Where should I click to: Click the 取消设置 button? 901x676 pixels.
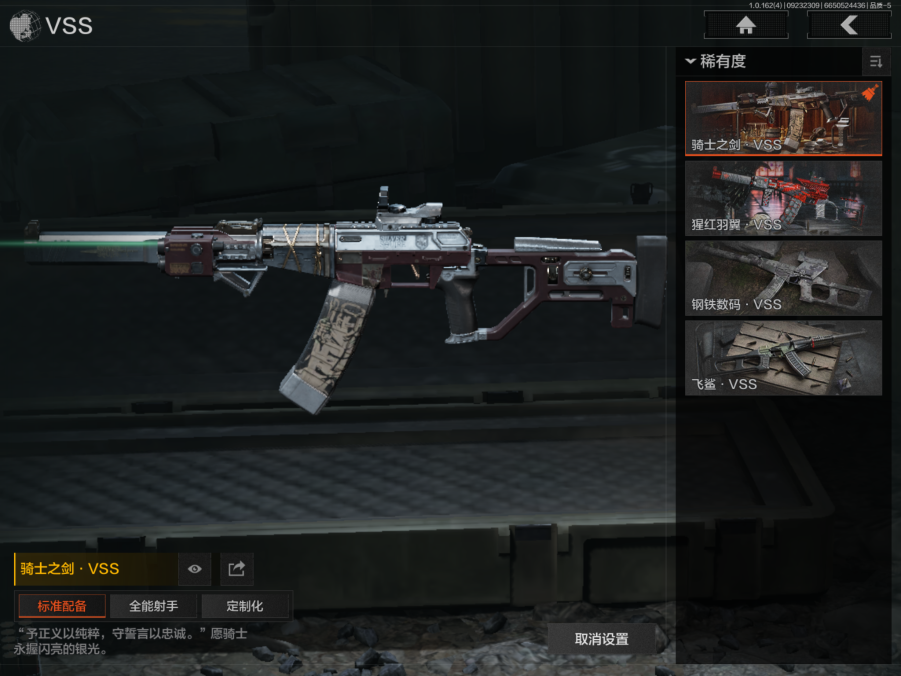(x=602, y=639)
